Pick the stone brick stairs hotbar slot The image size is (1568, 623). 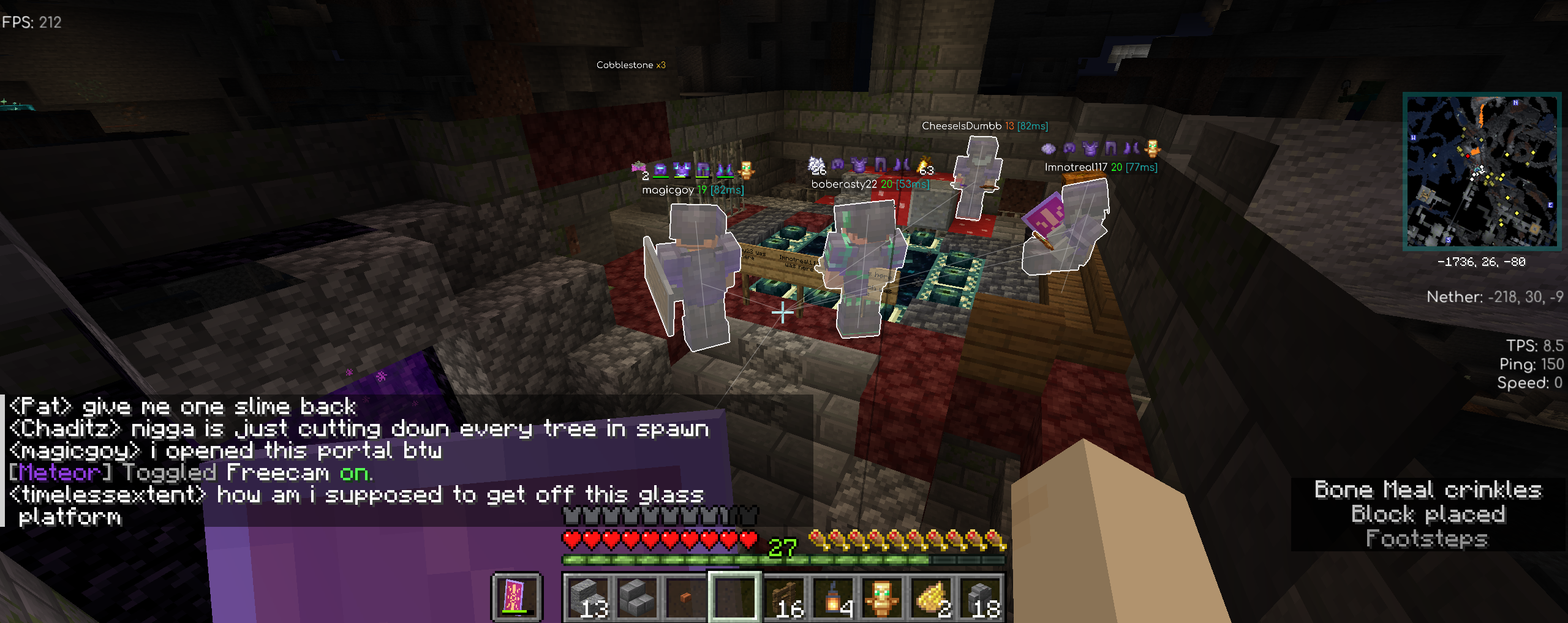[636, 597]
